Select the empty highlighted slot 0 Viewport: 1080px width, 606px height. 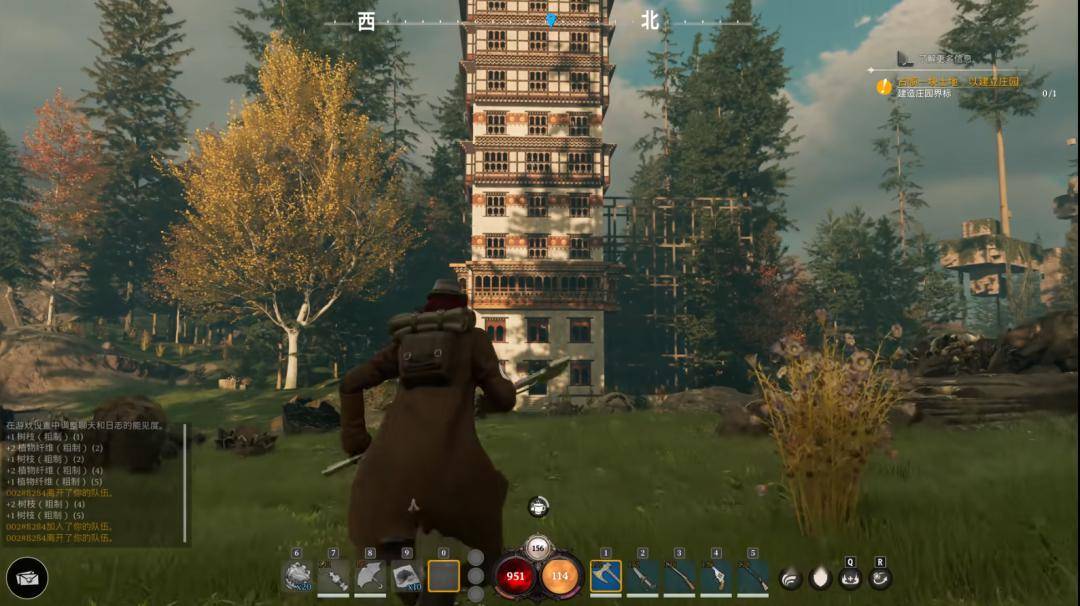point(444,576)
